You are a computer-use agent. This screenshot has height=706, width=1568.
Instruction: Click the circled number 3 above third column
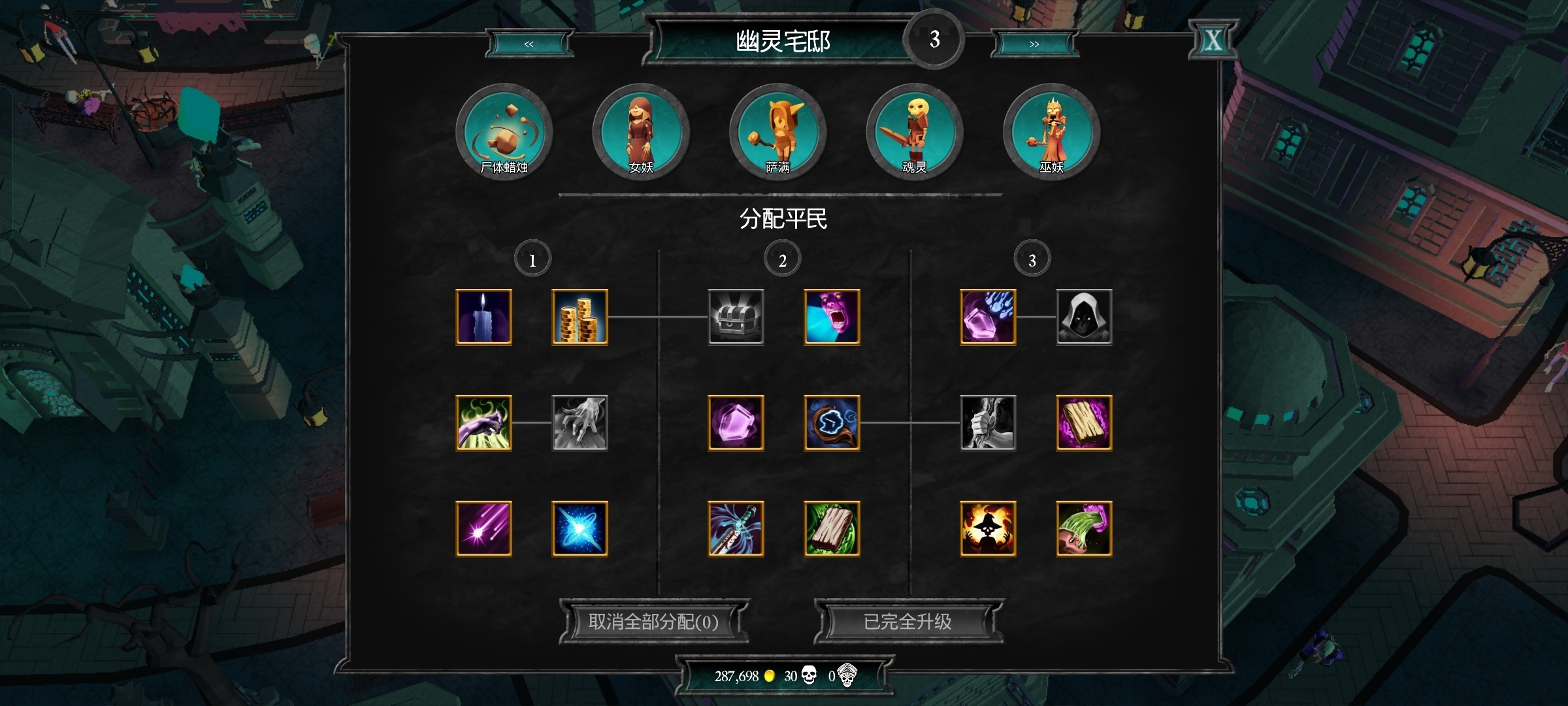pos(1031,258)
